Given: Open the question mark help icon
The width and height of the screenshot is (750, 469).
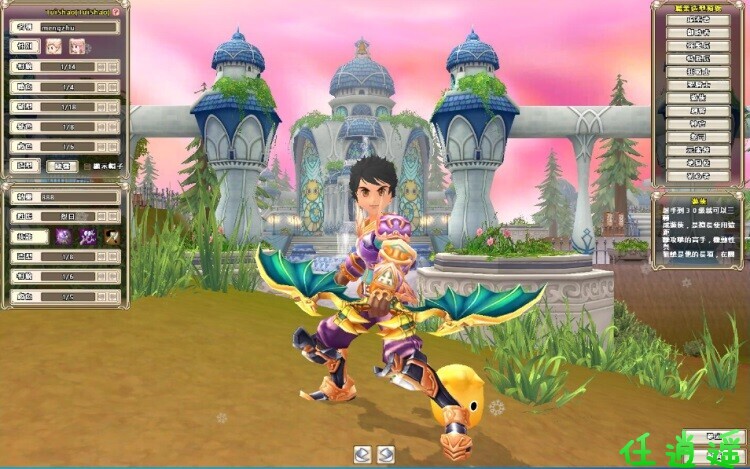Looking at the screenshot, I should (x=116, y=11).
